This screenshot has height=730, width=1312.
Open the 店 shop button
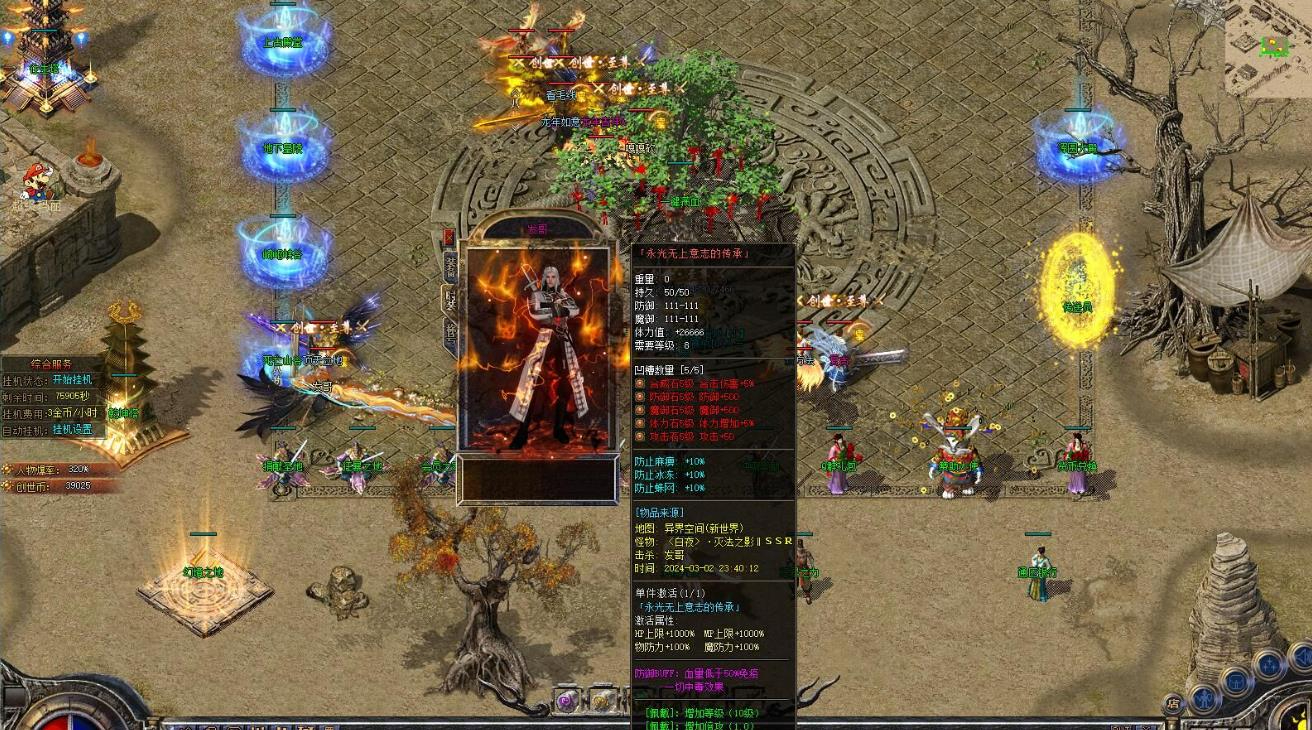click(x=1172, y=704)
